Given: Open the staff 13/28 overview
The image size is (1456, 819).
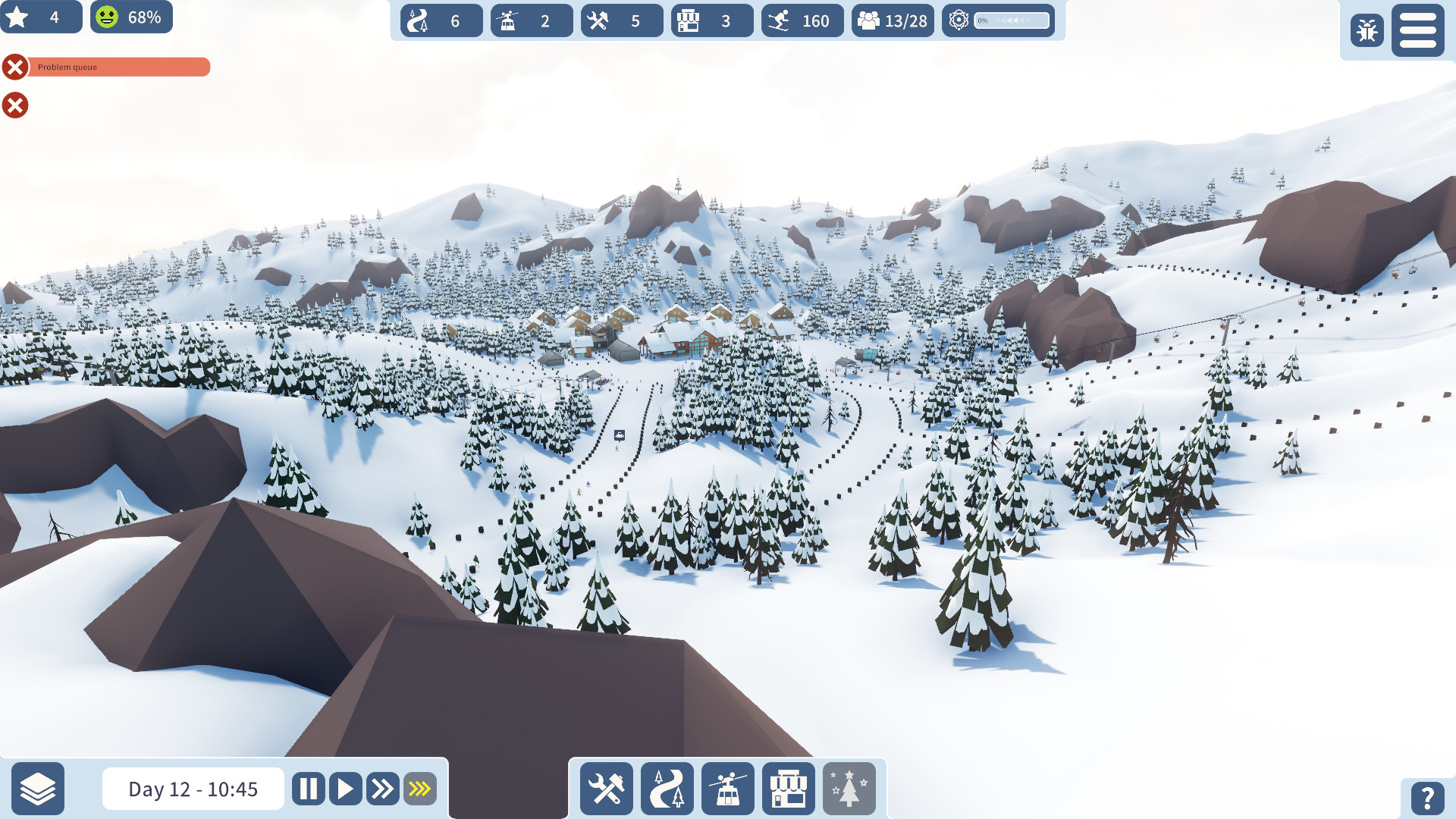Looking at the screenshot, I should 893,20.
